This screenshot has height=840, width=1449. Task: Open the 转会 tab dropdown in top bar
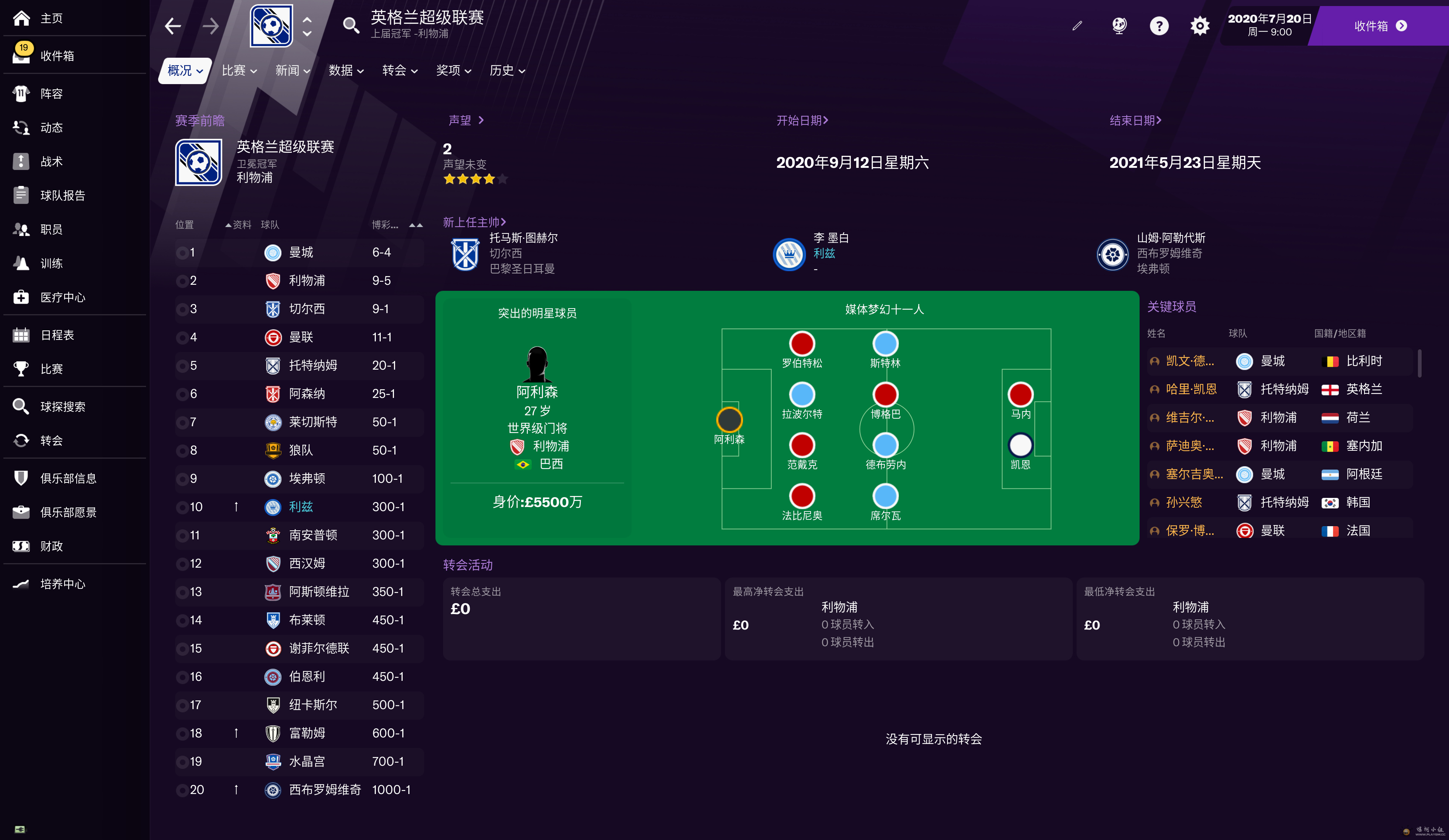coord(400,71)
